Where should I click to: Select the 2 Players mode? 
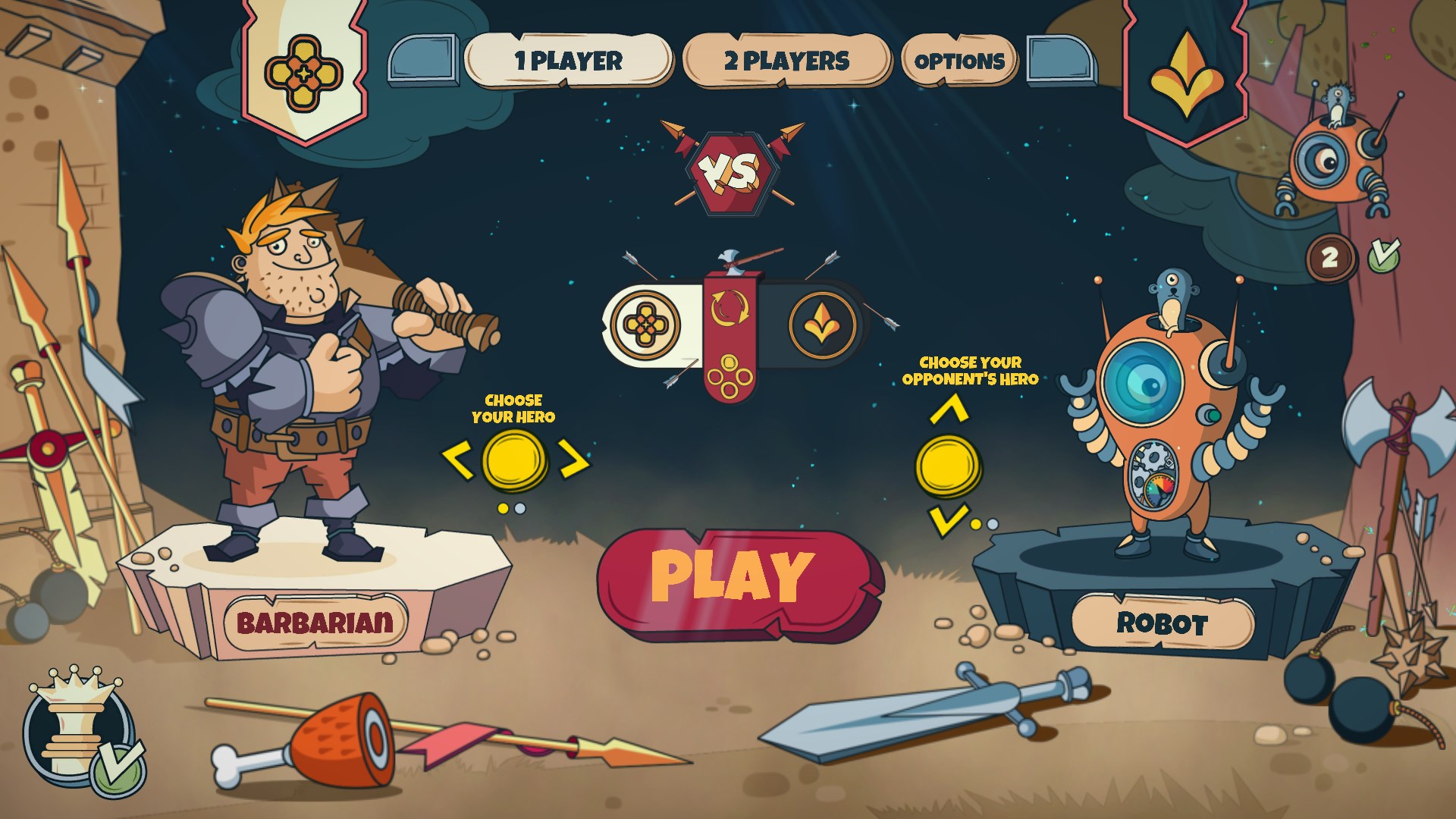coord(787,59)
